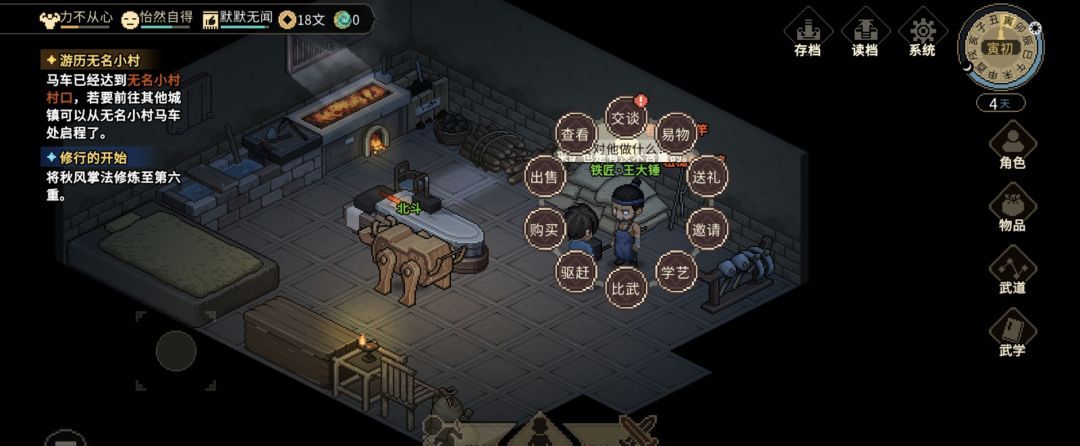Open the 物品 inventory bag
Screen dimensions: 1080x446
point(1012,208)
